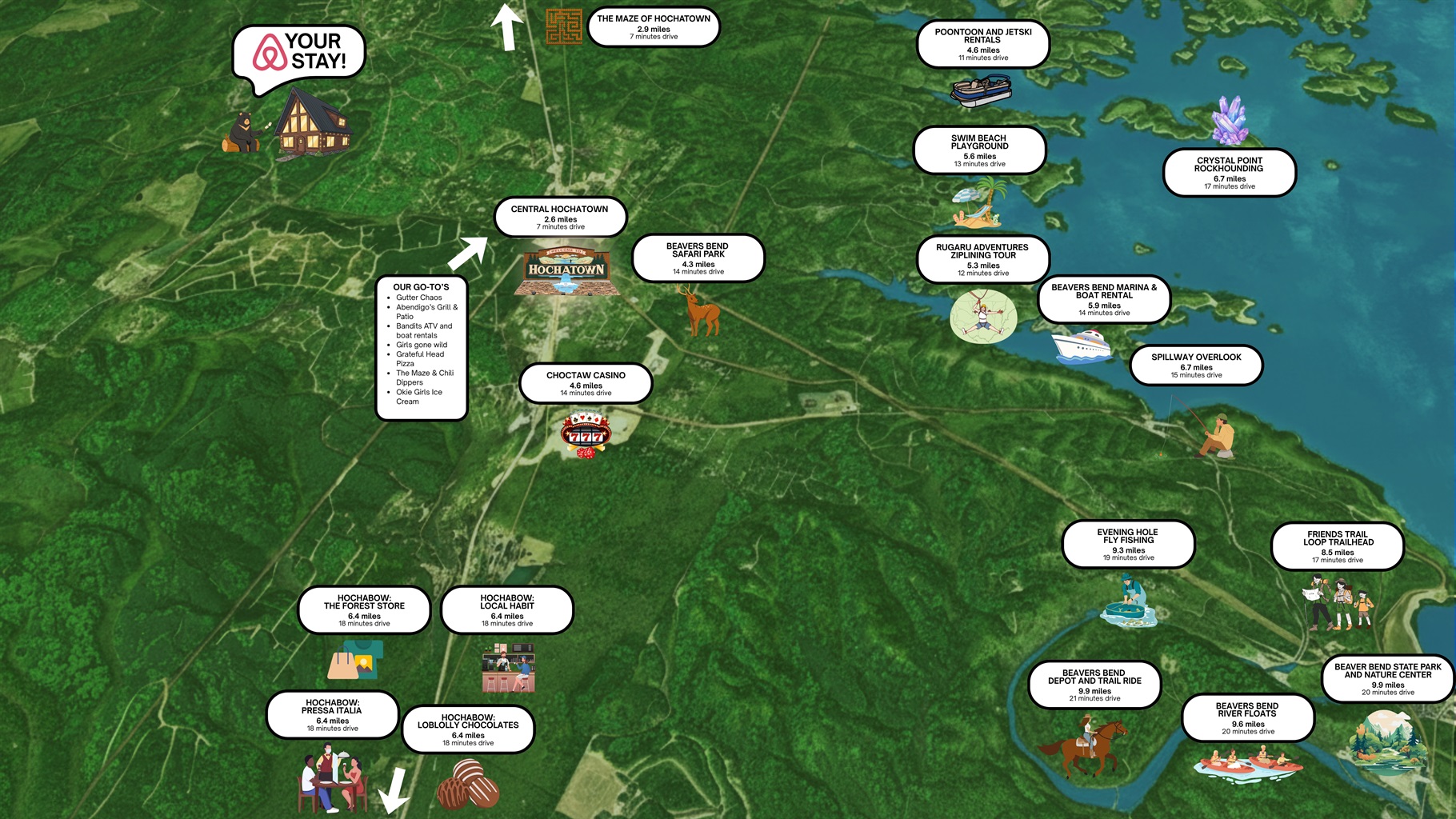Choose the Beavers Bend River Floats label
This screenshot has width=1456, height=819.
(x=1247, y=717)
